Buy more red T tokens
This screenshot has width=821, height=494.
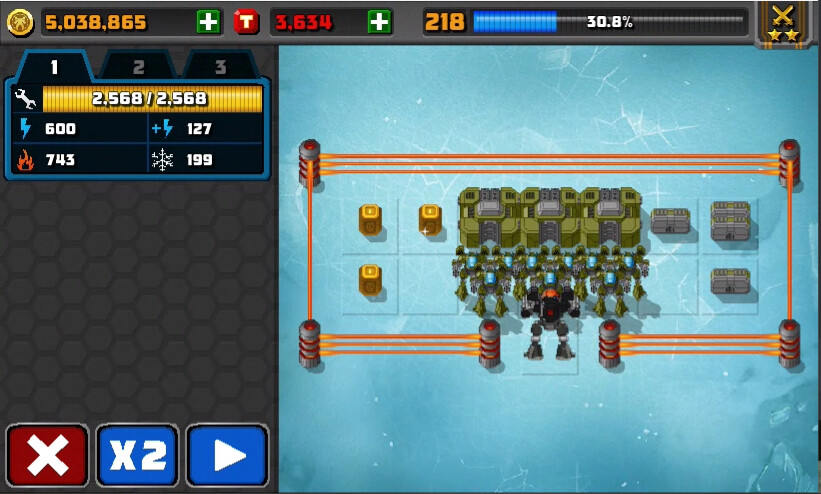379,21
